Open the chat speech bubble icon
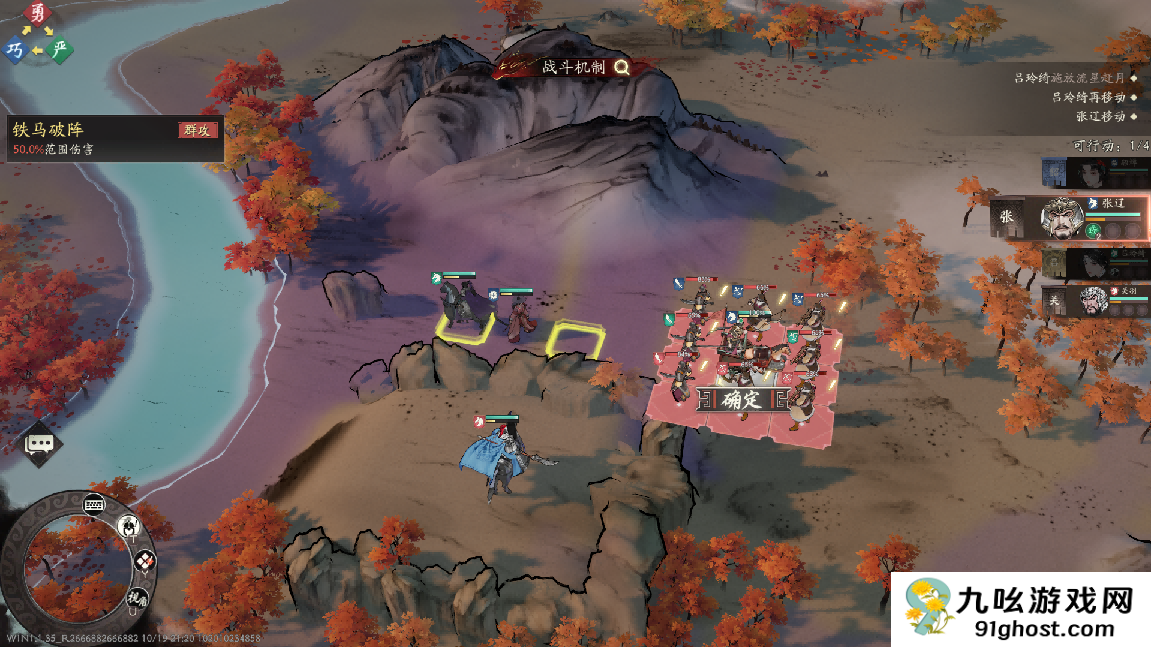 [41, 443]
